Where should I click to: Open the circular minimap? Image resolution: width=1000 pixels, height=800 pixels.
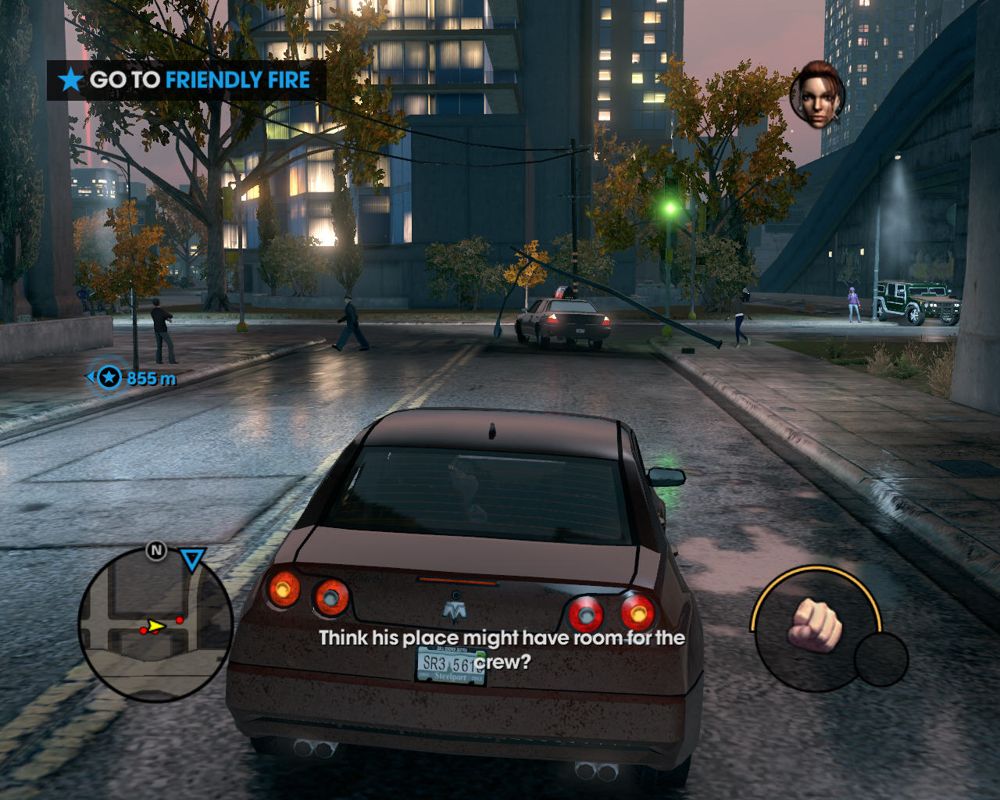155,624
